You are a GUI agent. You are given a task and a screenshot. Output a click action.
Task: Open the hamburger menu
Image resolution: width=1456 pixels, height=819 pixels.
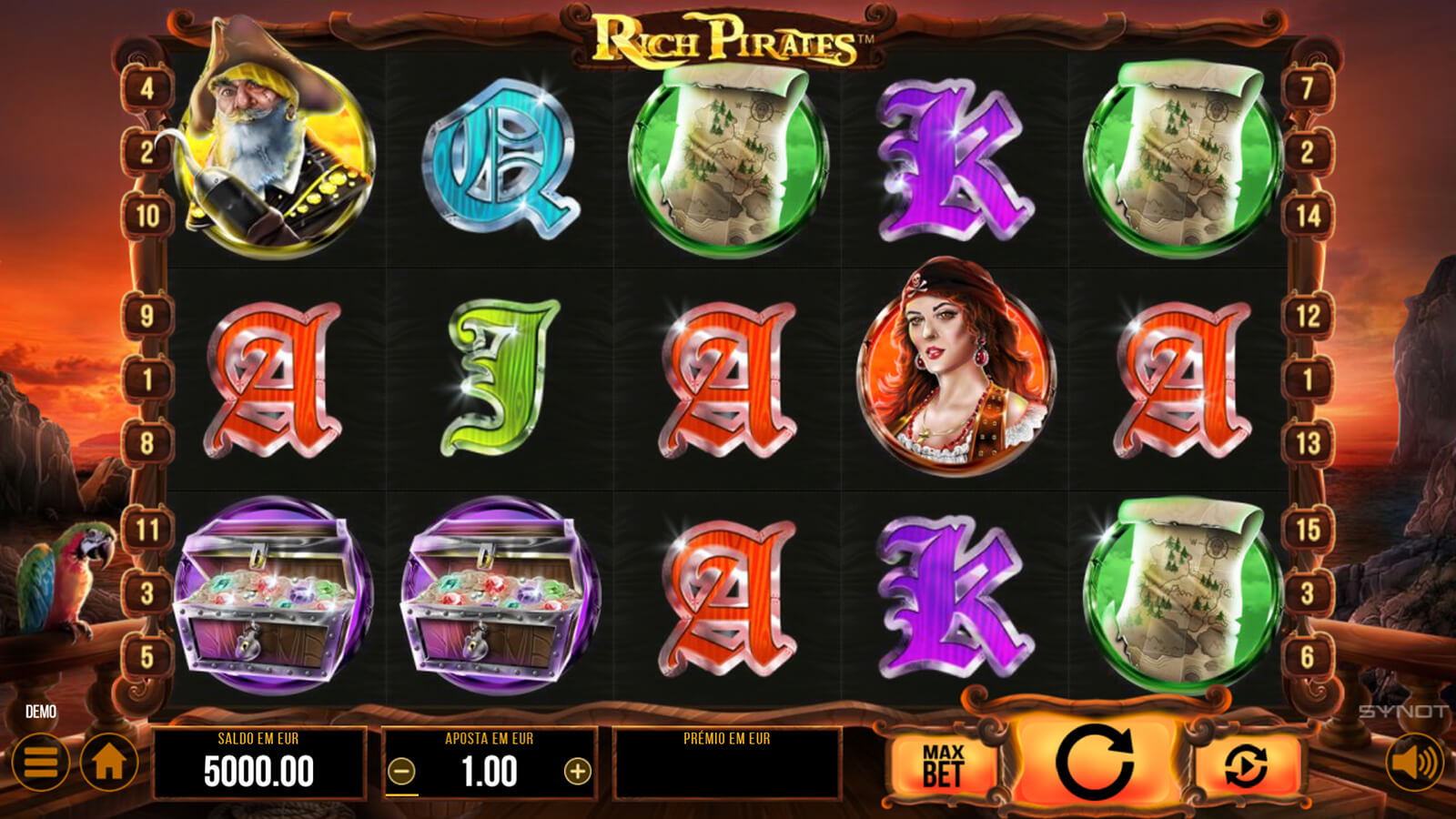41,763
